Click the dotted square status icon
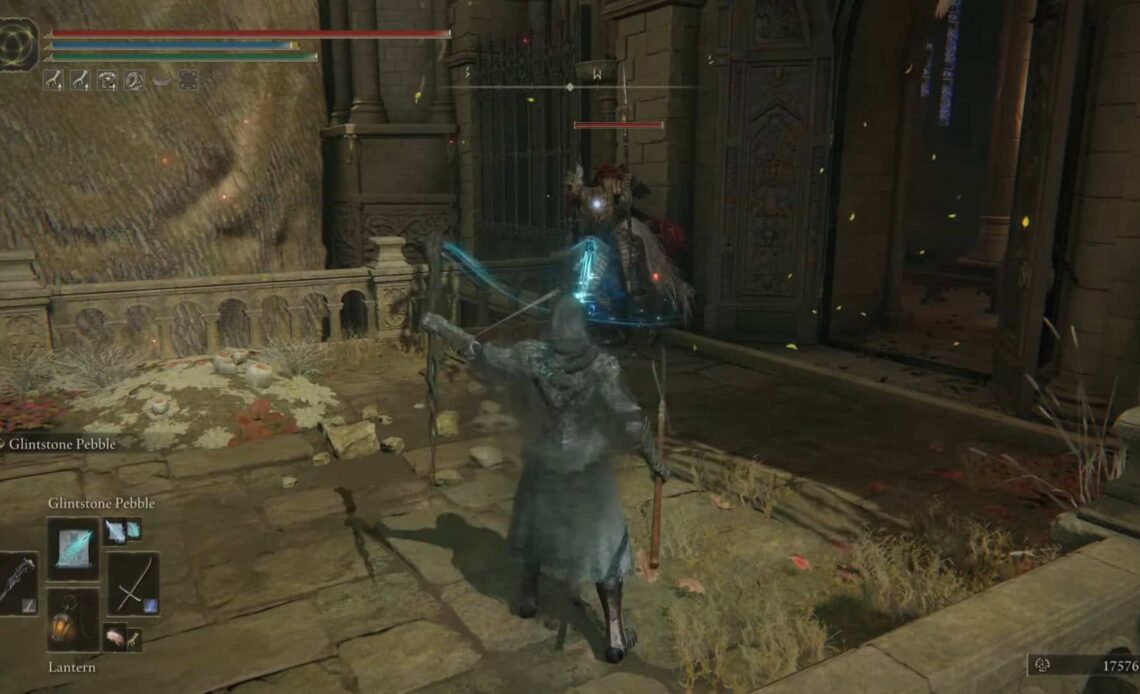The height and width of the screenshot is (694, 1140). point(187,80)
